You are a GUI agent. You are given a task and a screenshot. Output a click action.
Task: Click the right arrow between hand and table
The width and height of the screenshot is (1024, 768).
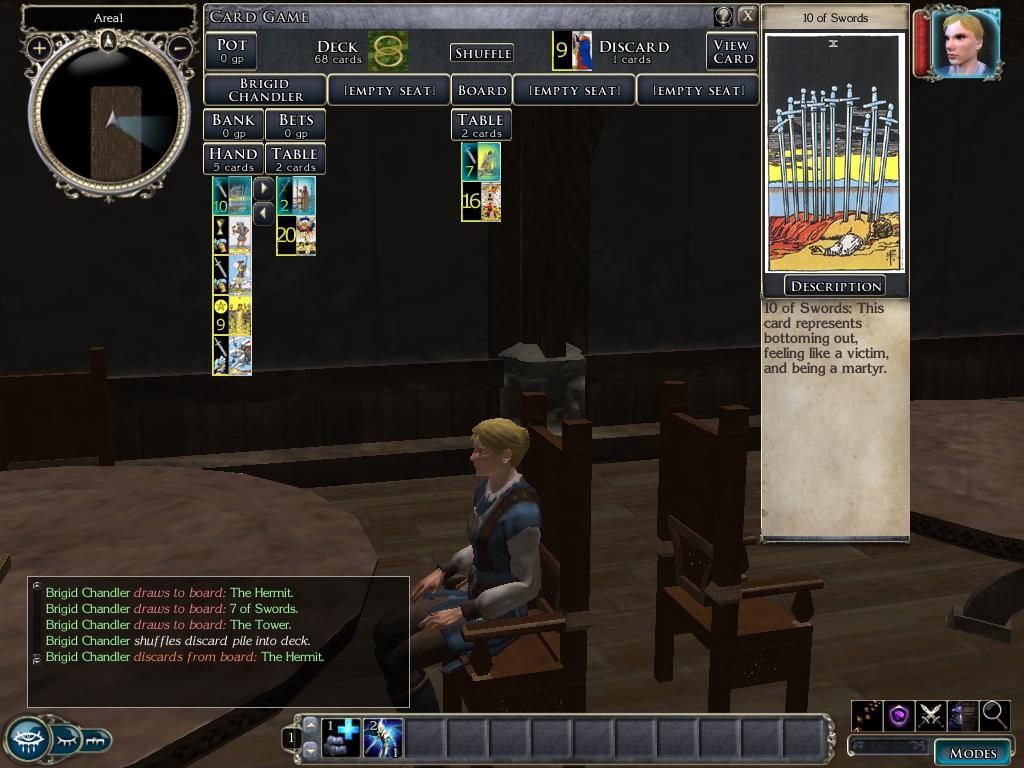[263, 188]
